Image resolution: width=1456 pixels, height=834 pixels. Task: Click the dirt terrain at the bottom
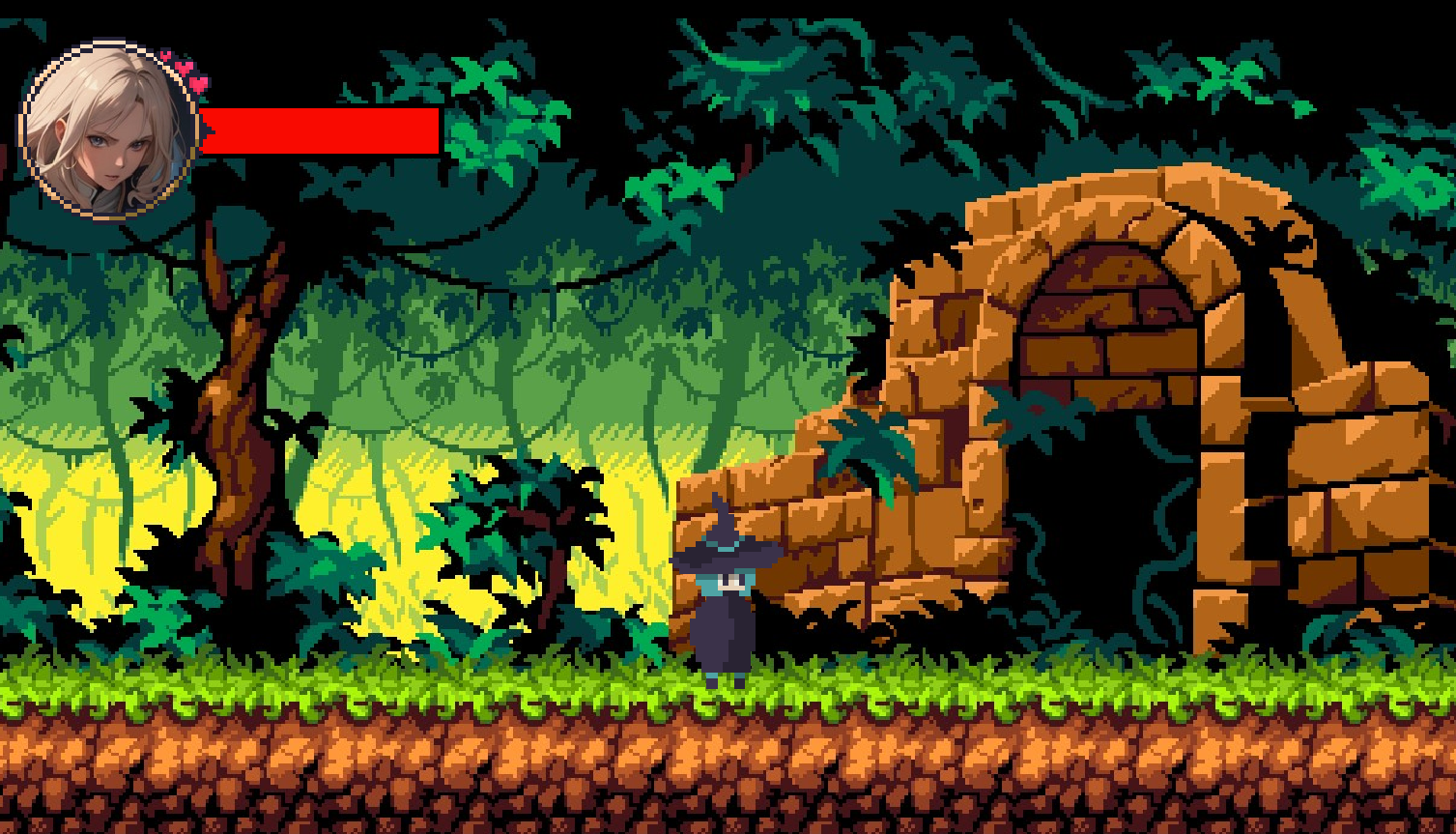click(725, 773)
